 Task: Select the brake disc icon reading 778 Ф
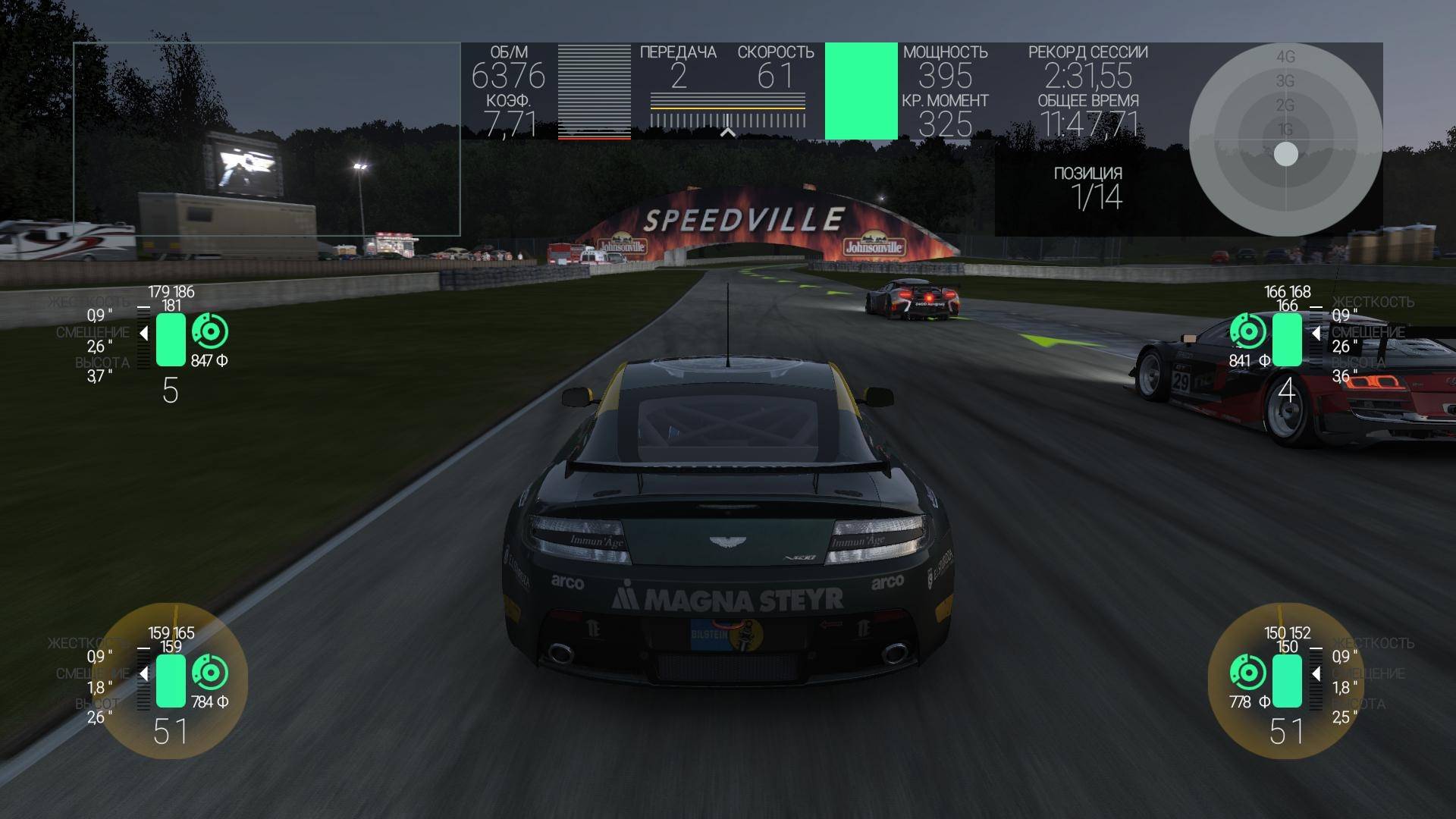coord(1247,673)
